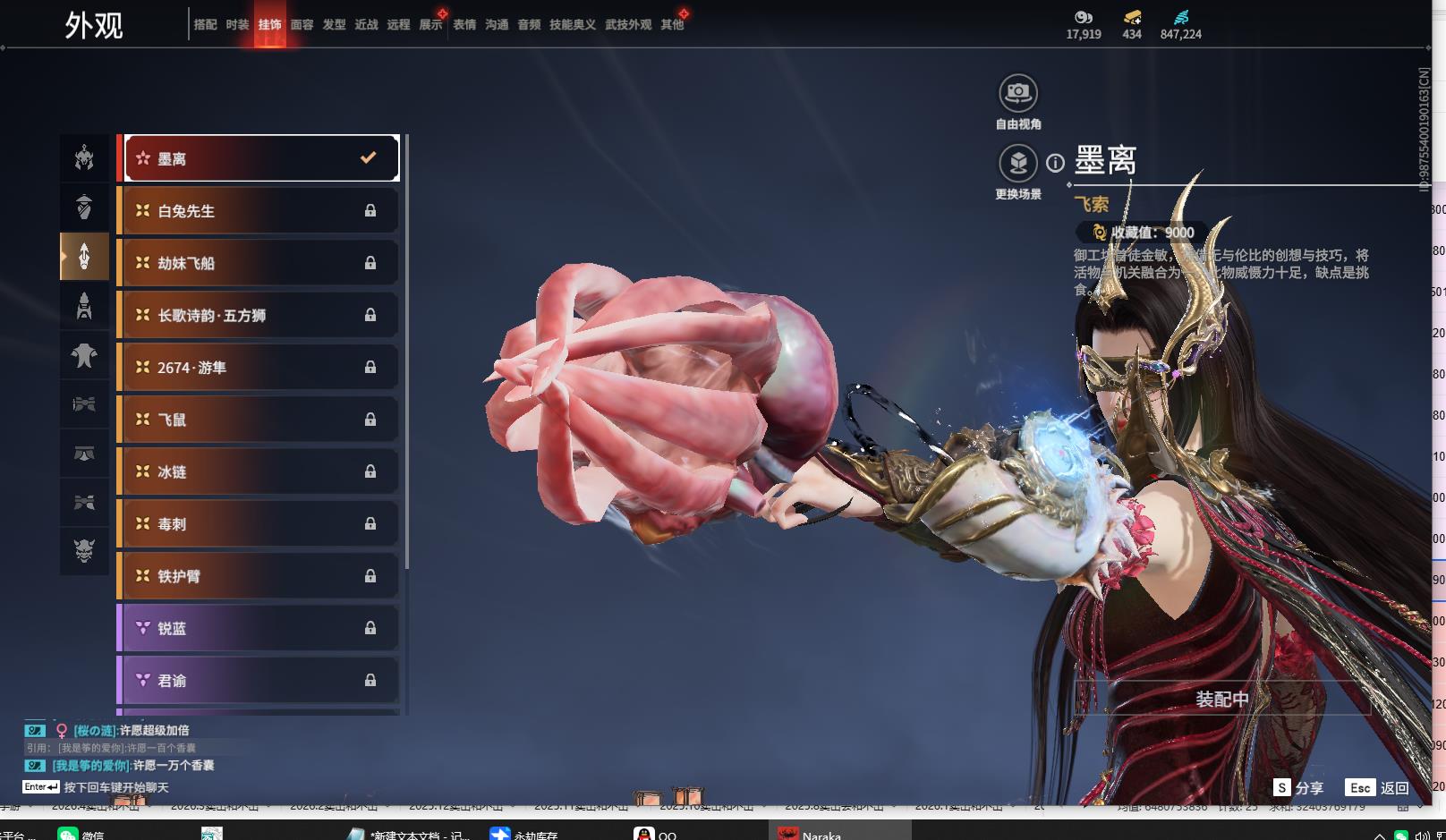This screenshot has width=1446, height=840.
Task: Switch to the 时装 tab
Action: coord(237,25)
